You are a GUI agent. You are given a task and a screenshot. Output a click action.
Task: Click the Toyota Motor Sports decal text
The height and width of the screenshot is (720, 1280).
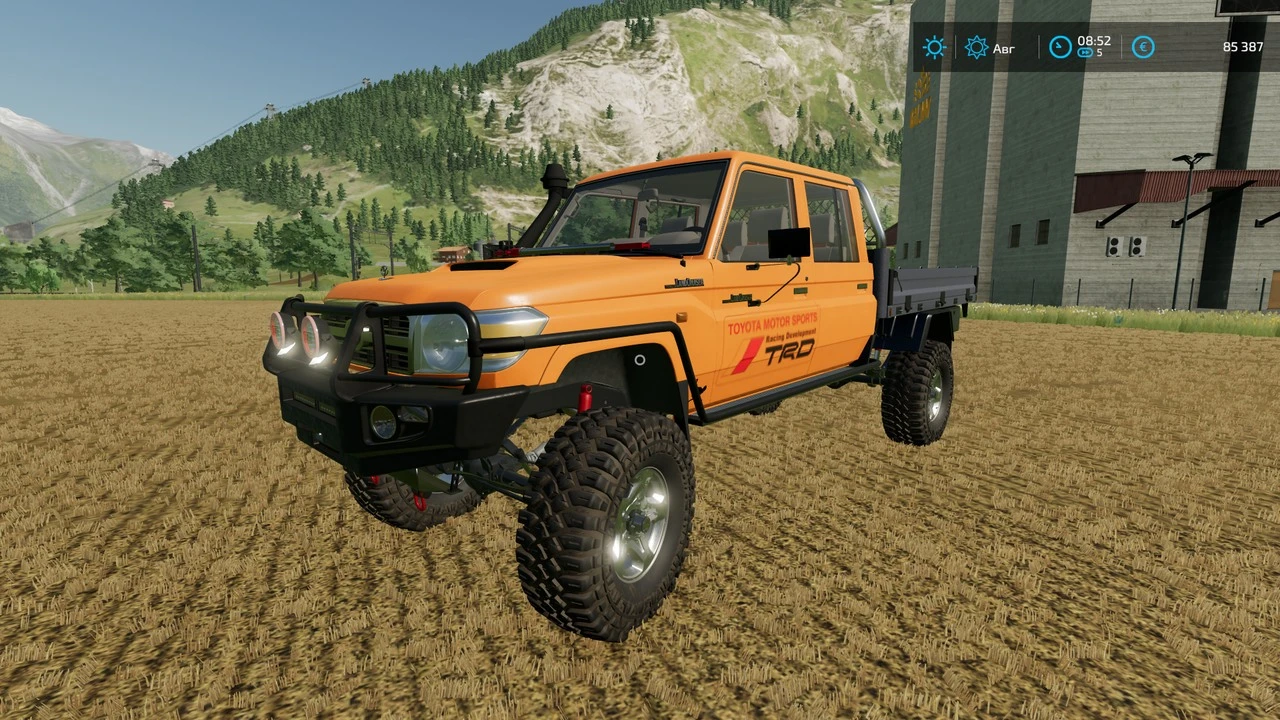pos(774,322)
